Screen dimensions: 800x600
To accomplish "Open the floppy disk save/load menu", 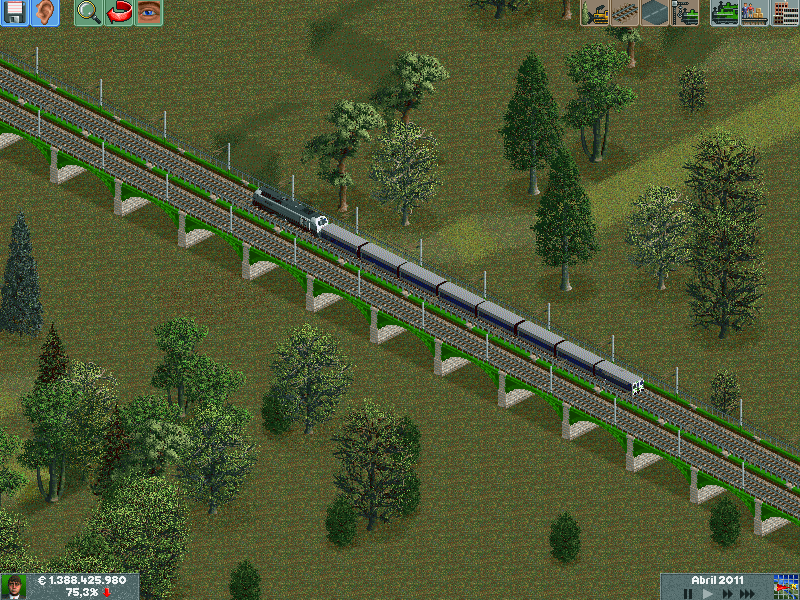I will click(14, 13).
